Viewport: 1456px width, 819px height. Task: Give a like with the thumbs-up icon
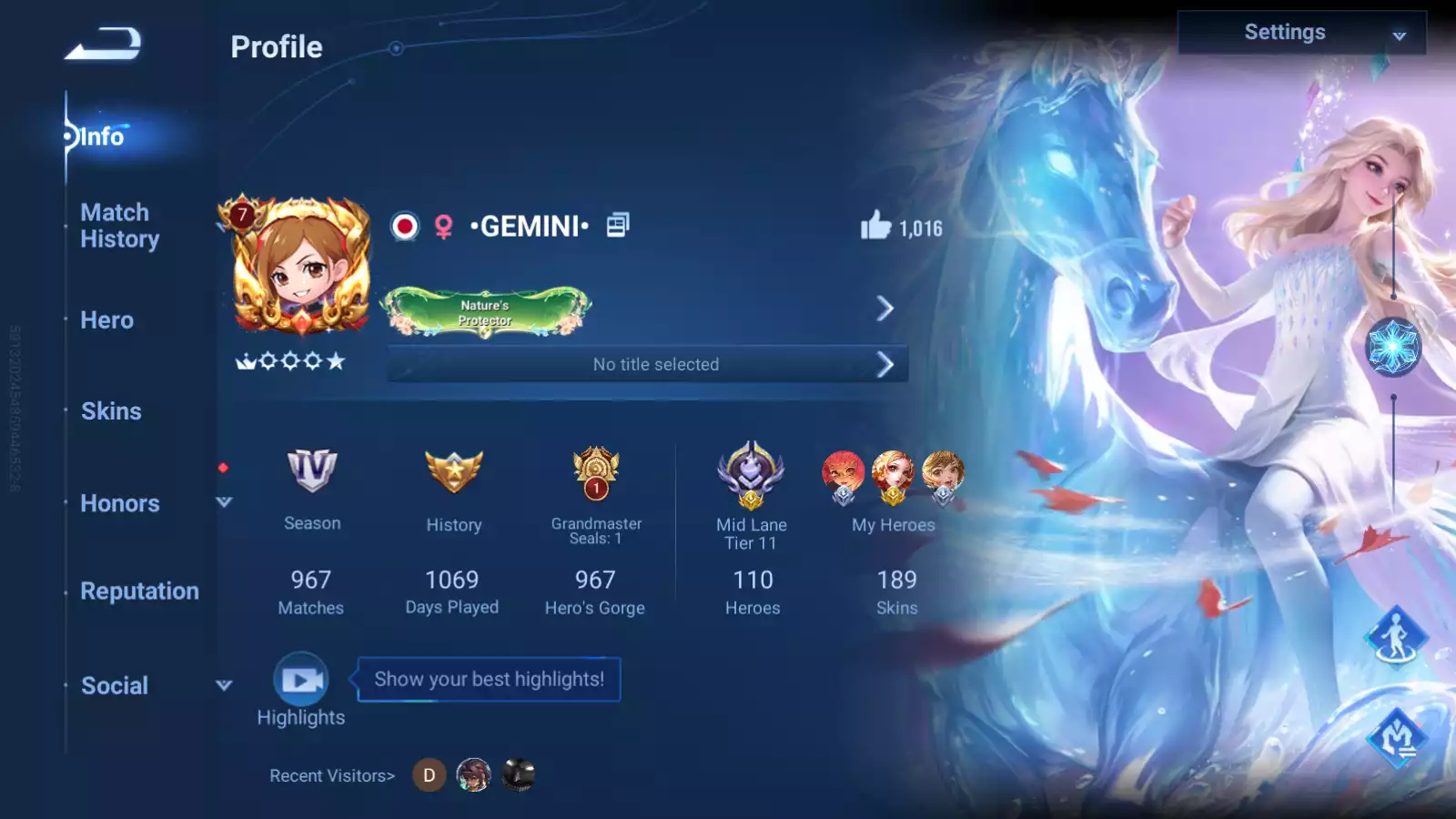875,226
